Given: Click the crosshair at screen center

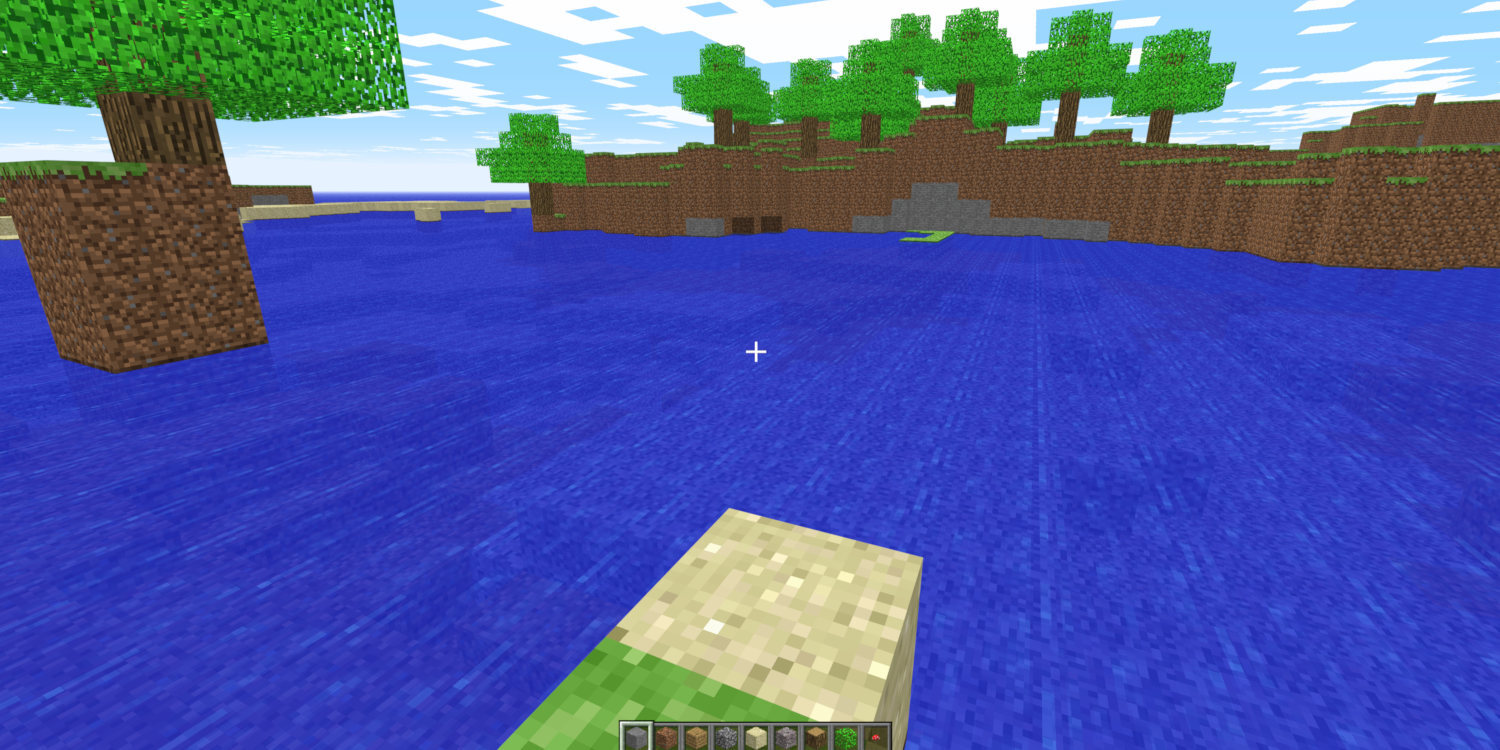Looking at the screenshot, I should pyautogui.click(x=755, y=352).
